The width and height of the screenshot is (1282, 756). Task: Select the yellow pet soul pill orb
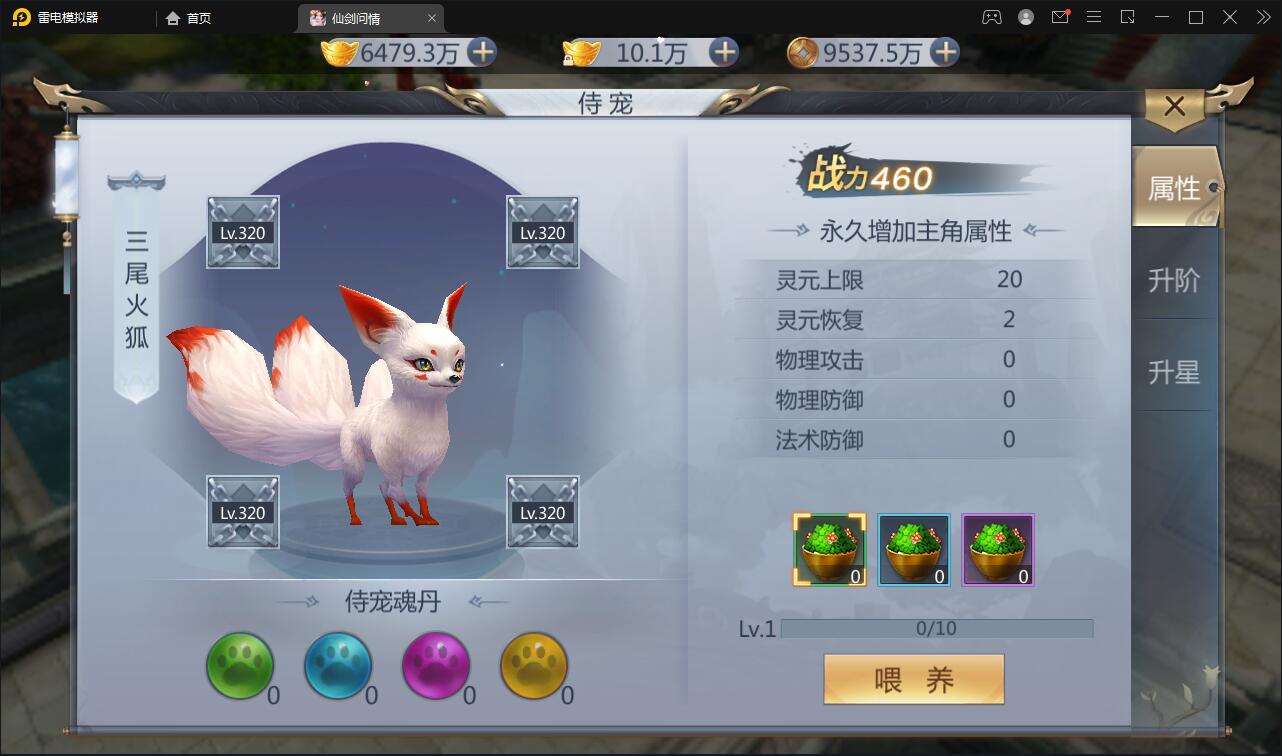point(533,665)
